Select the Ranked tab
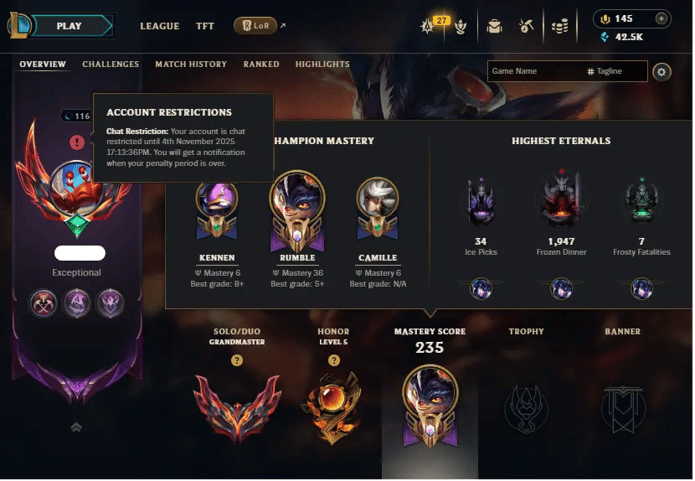Image resolution: width=695 pixels, height=481 pixels. (x=261, y=64)
